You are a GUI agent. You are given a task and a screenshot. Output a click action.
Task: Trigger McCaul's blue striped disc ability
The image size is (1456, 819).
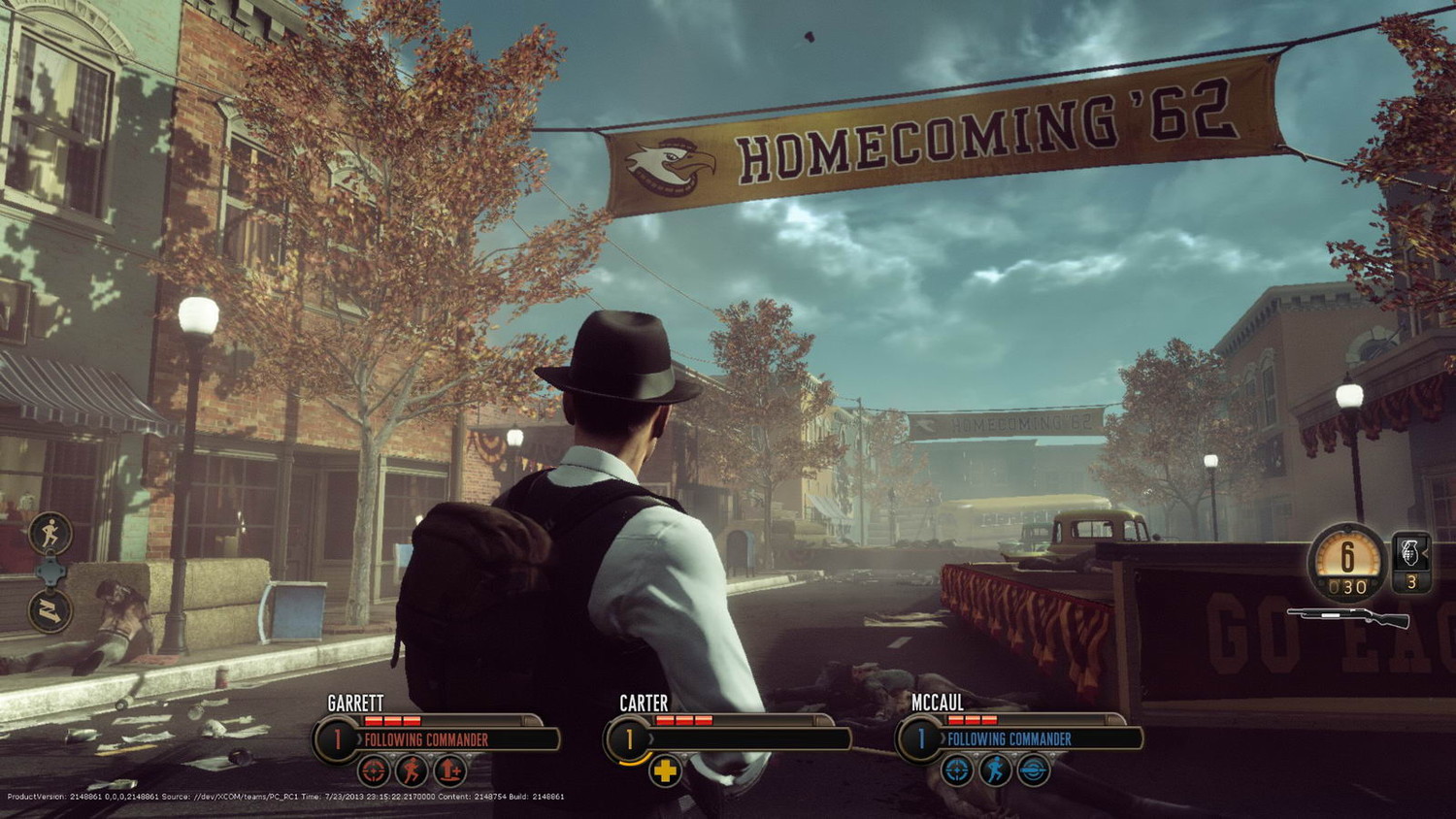1033,771
